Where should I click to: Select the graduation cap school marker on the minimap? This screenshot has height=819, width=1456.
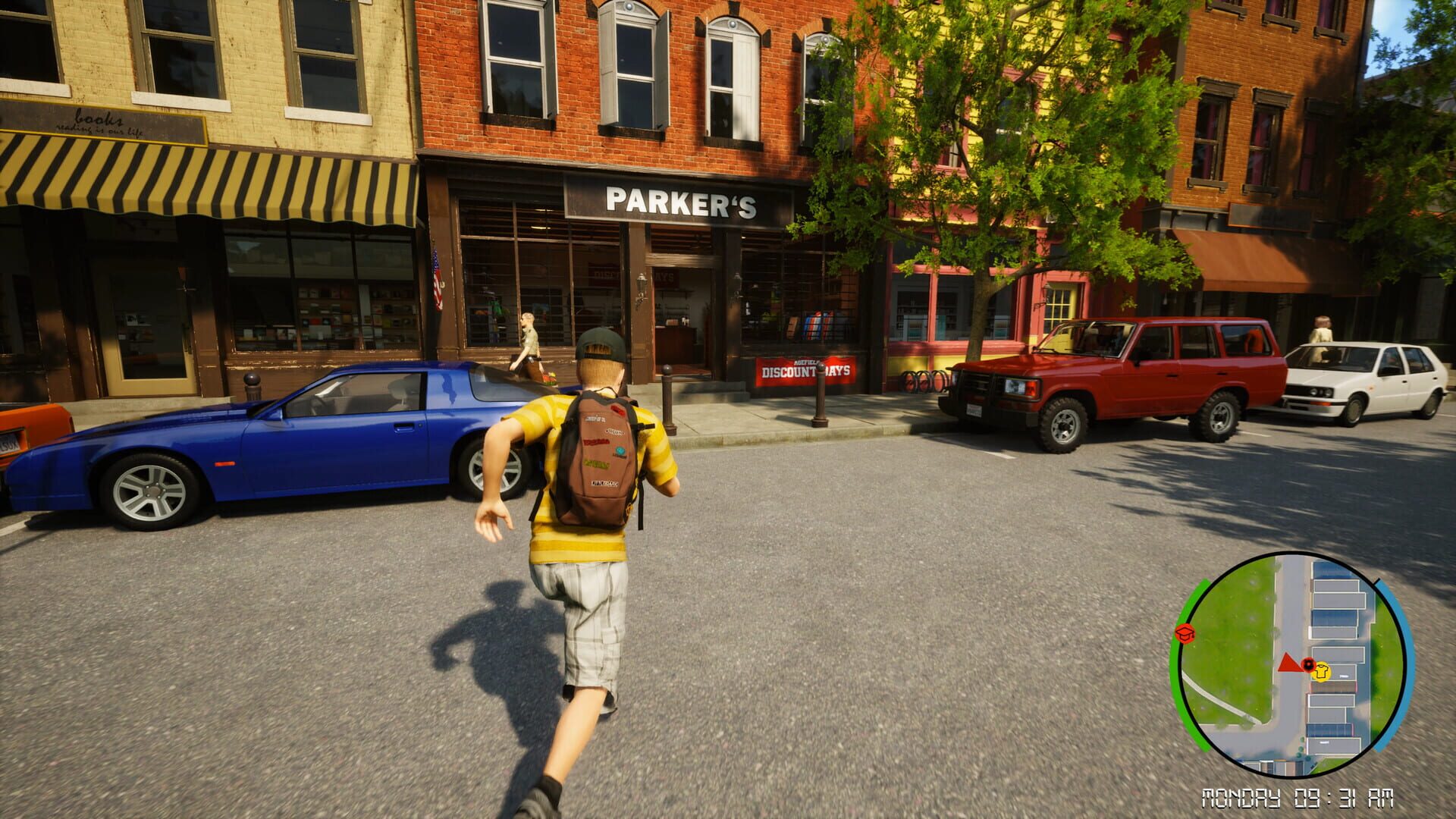pyautogui.click(x=1185, y=634)
